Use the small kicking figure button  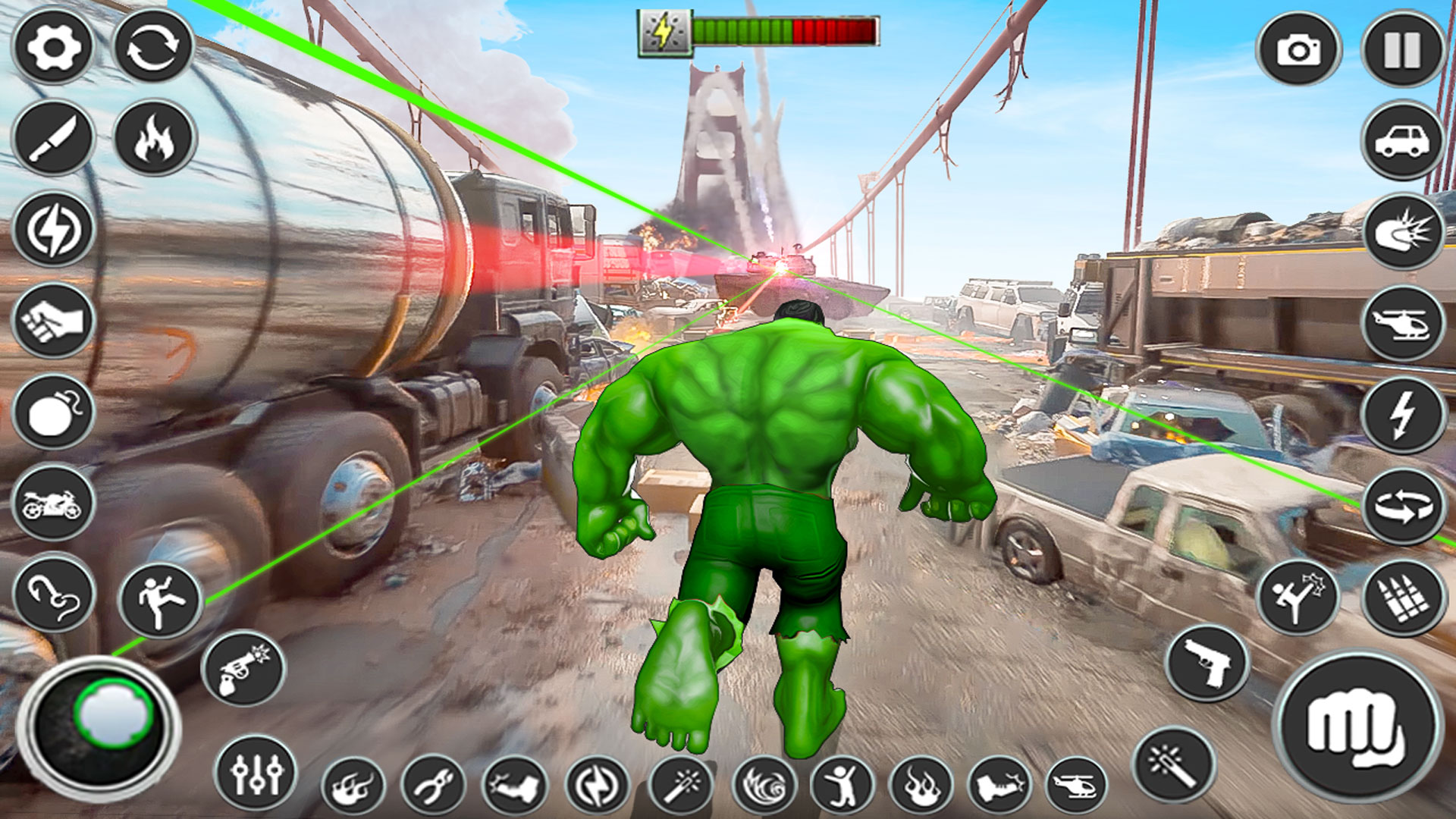point(161,601)
